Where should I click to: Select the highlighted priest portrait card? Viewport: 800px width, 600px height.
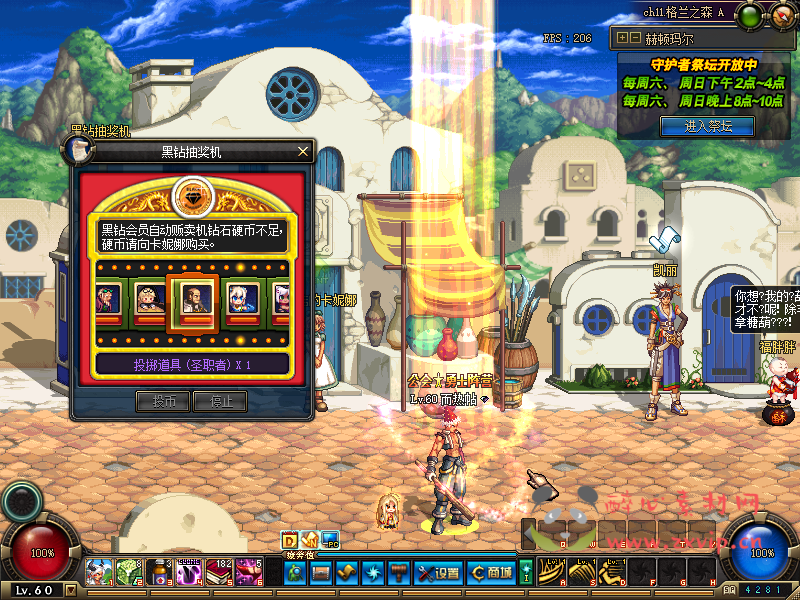(x=190, y=296)
